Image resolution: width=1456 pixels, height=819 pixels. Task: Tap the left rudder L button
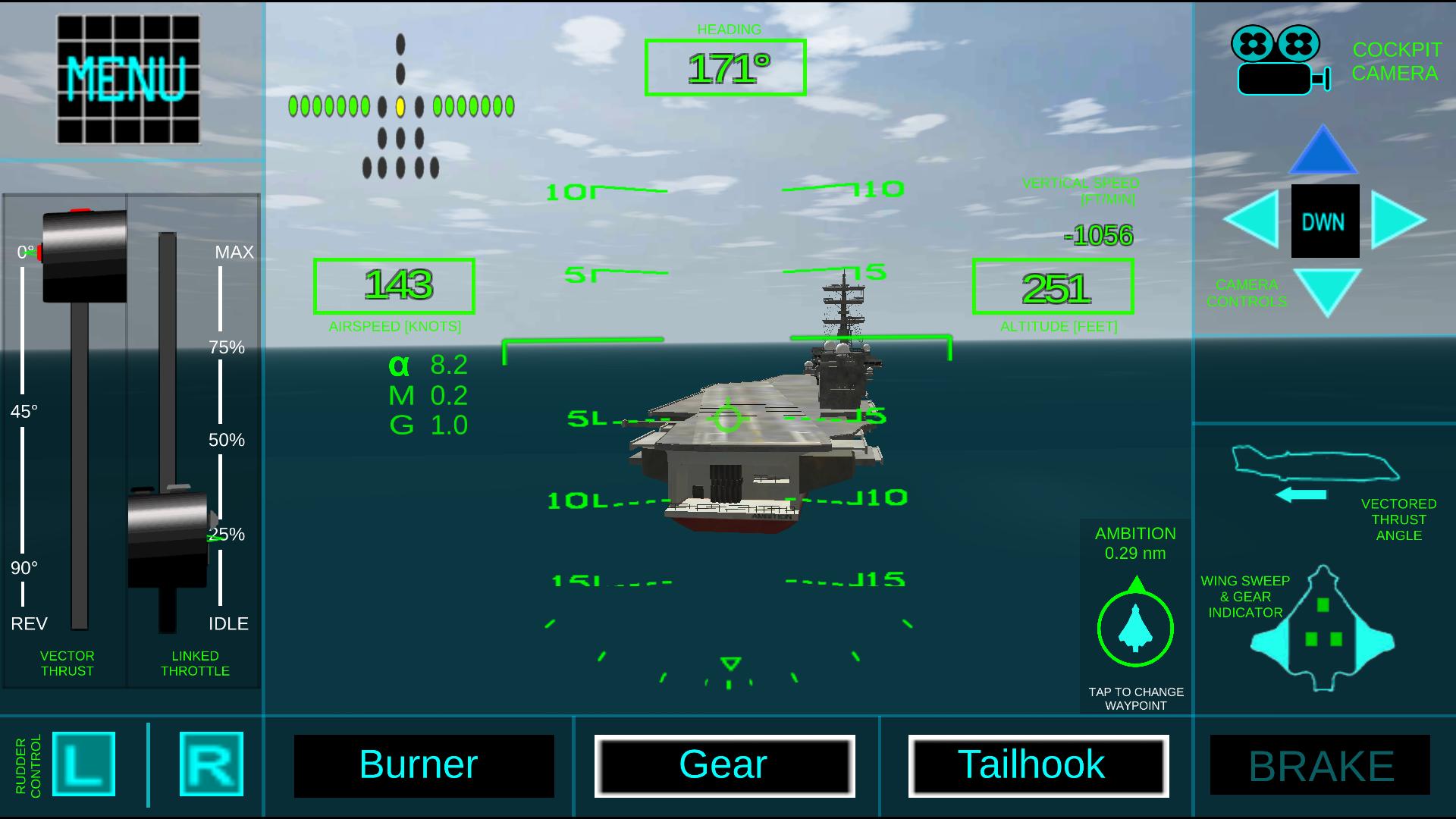pyautogui.click(x=83, y=764)
